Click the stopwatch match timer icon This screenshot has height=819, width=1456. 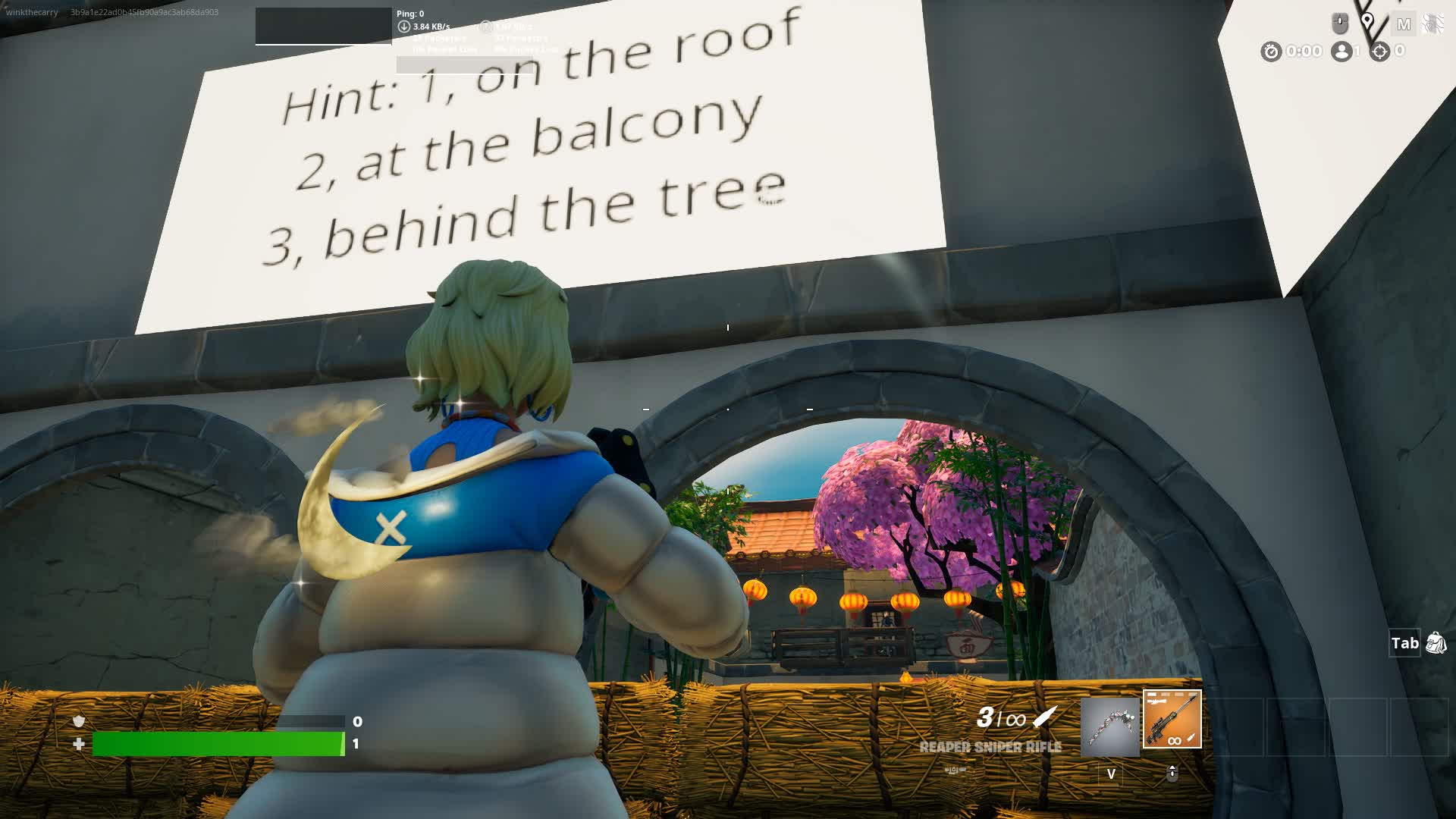pos(1272,52)
